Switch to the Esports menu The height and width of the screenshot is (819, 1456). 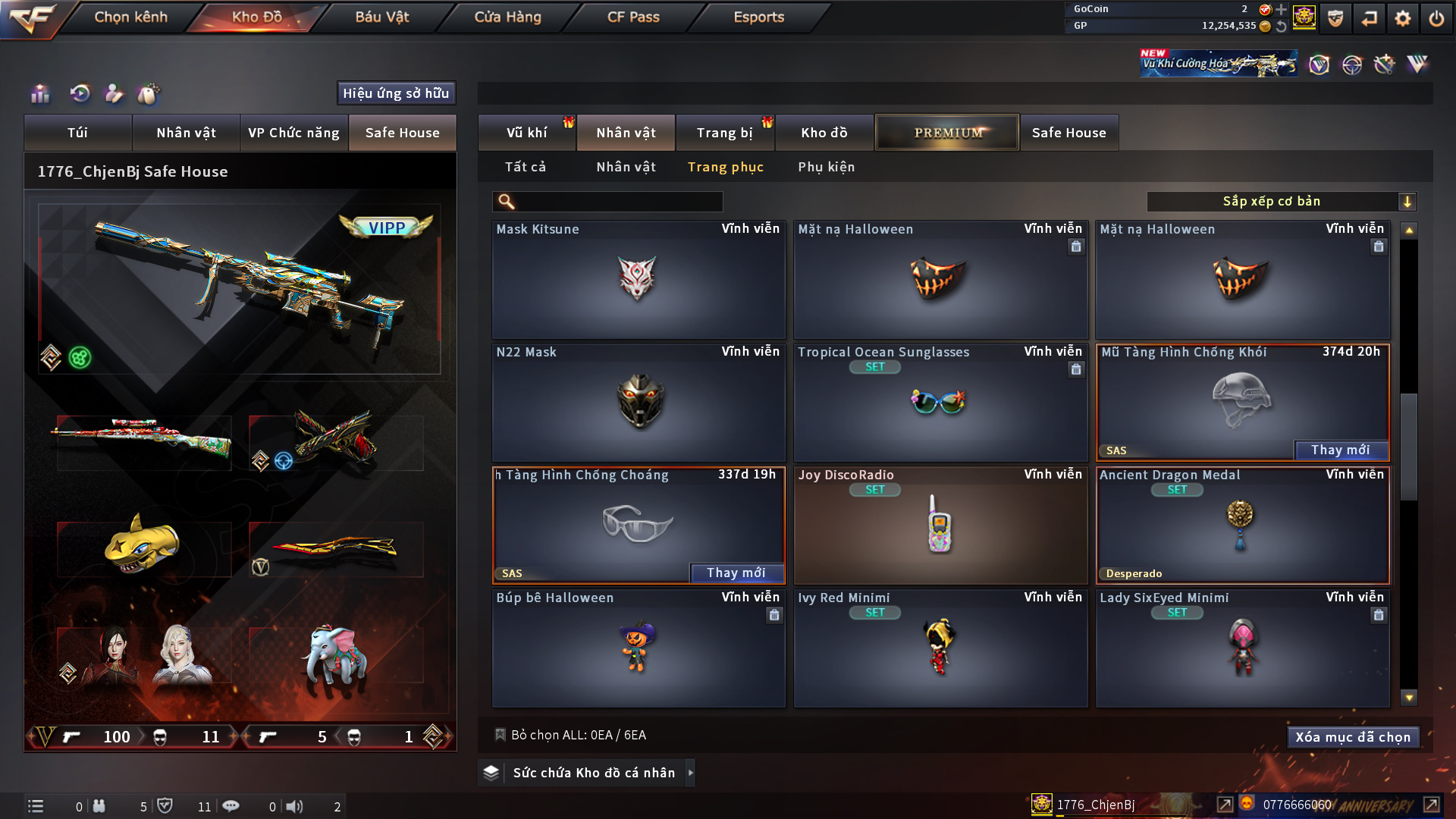pyautogui.click(x=758, y=17)
